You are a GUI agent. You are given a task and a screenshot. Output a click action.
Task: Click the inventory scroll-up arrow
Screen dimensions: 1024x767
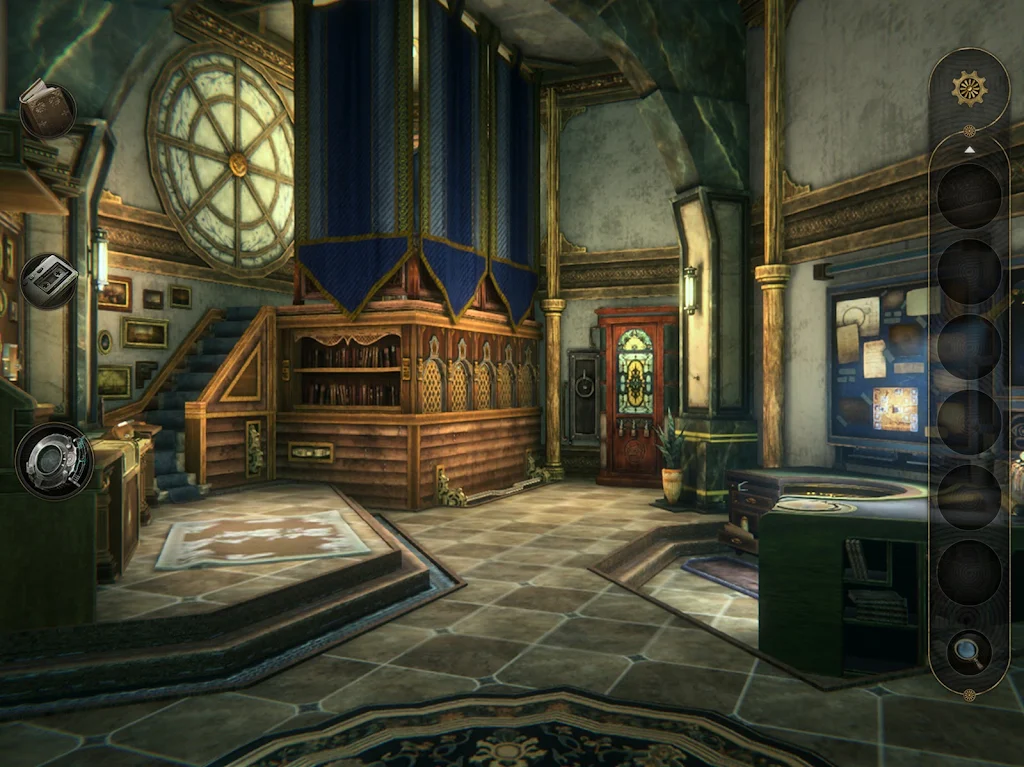968,149
